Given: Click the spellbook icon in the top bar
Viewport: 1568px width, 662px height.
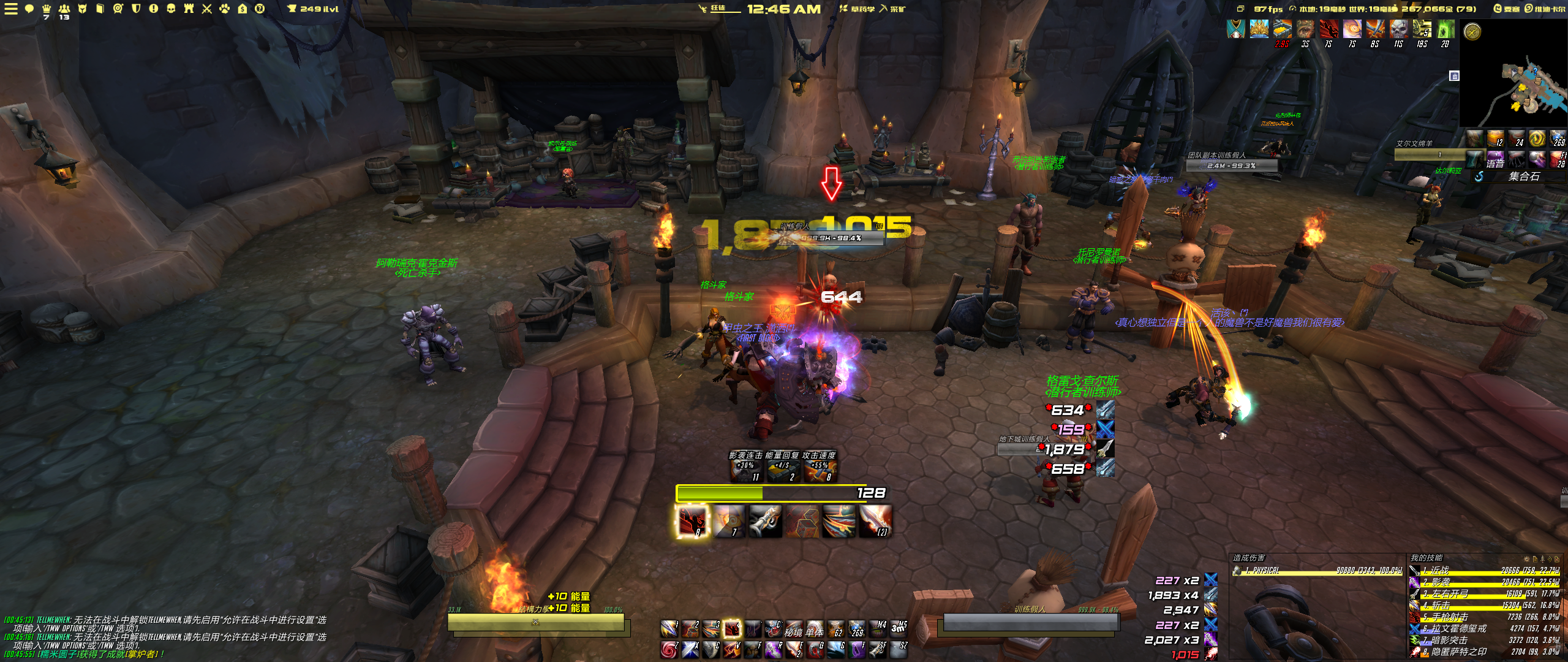Looking at the screenshot, I should click(x=100, y=9).
